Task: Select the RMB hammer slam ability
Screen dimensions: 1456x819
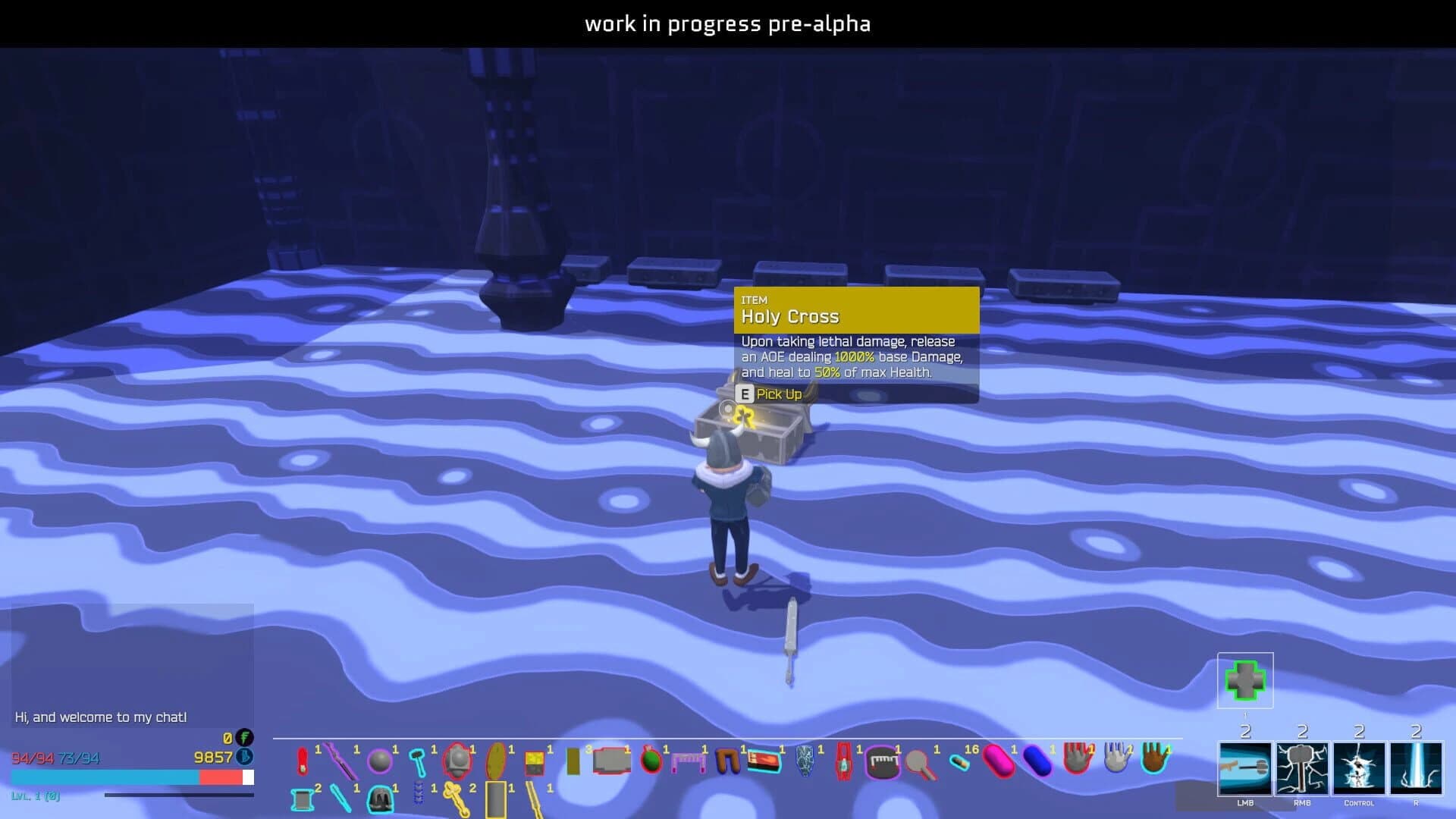Action: [1302, 770]
